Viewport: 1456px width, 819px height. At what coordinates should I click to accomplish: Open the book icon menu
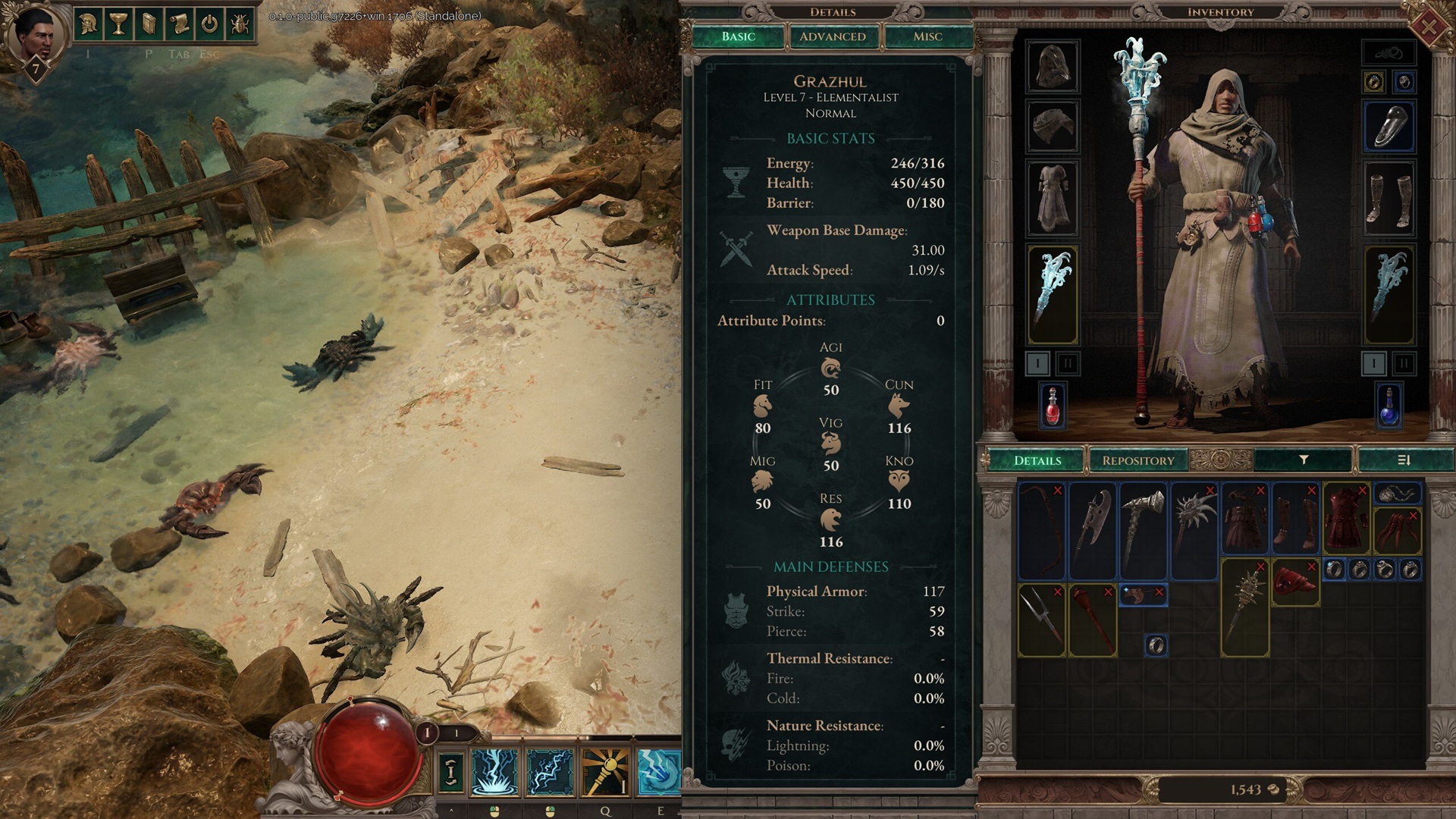[x=149, y=24]
